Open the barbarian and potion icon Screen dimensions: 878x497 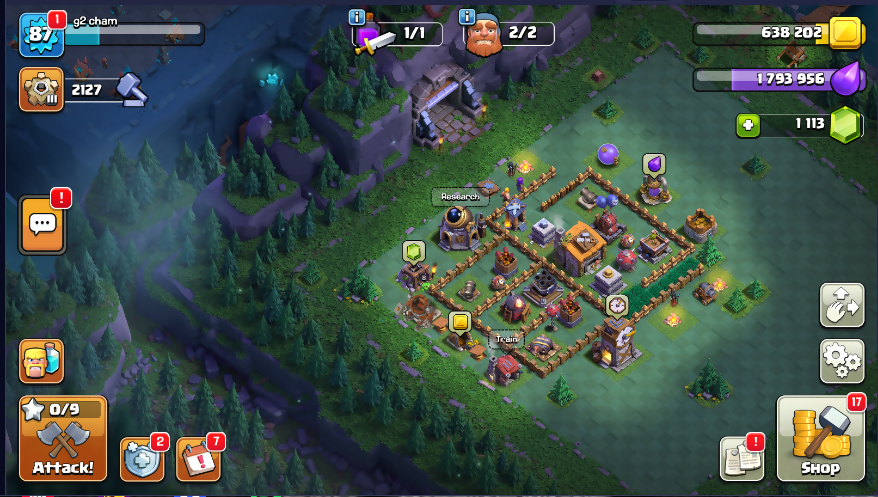[x=41, y=361]
